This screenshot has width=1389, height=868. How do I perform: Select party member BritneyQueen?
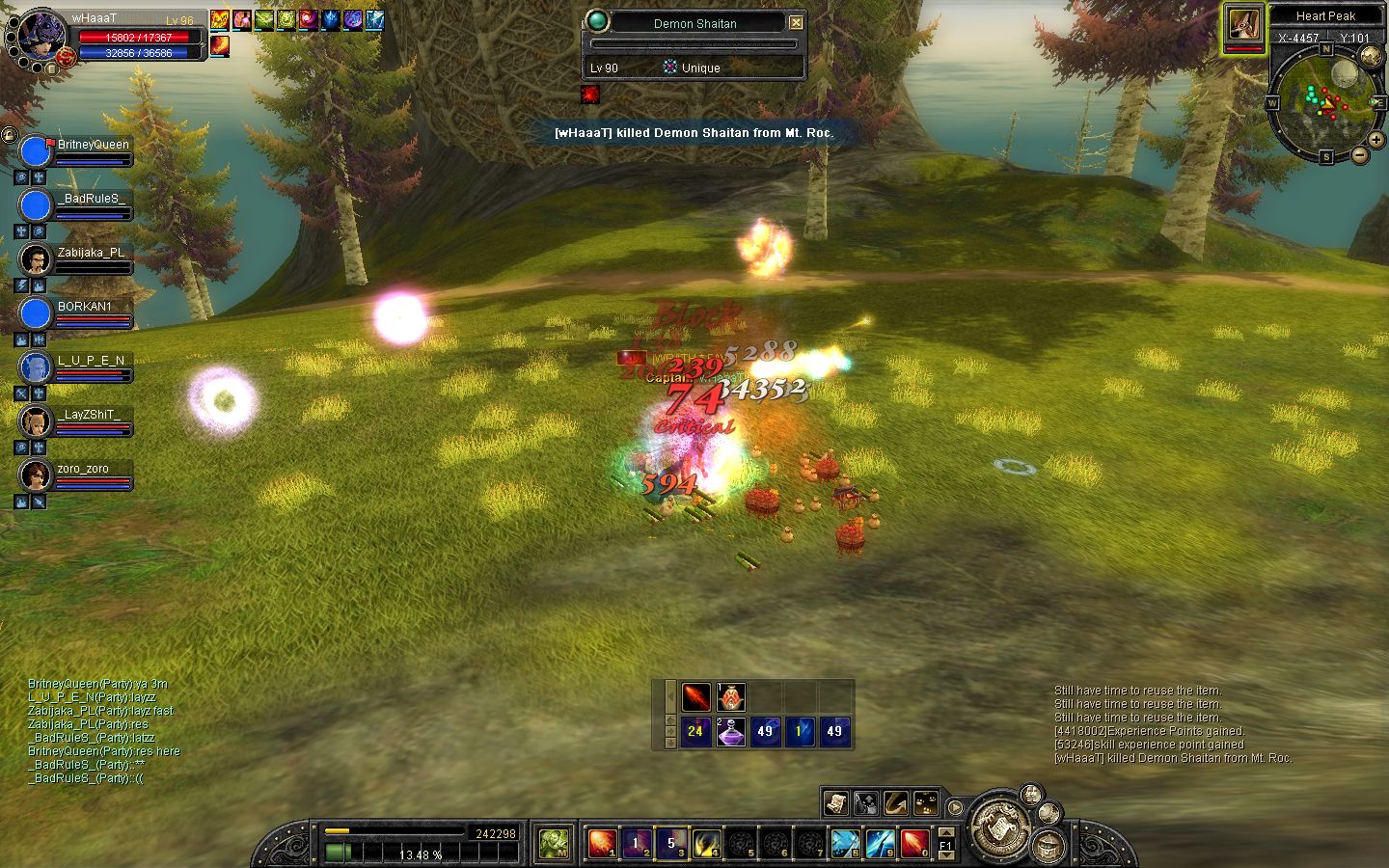point(35,151)
